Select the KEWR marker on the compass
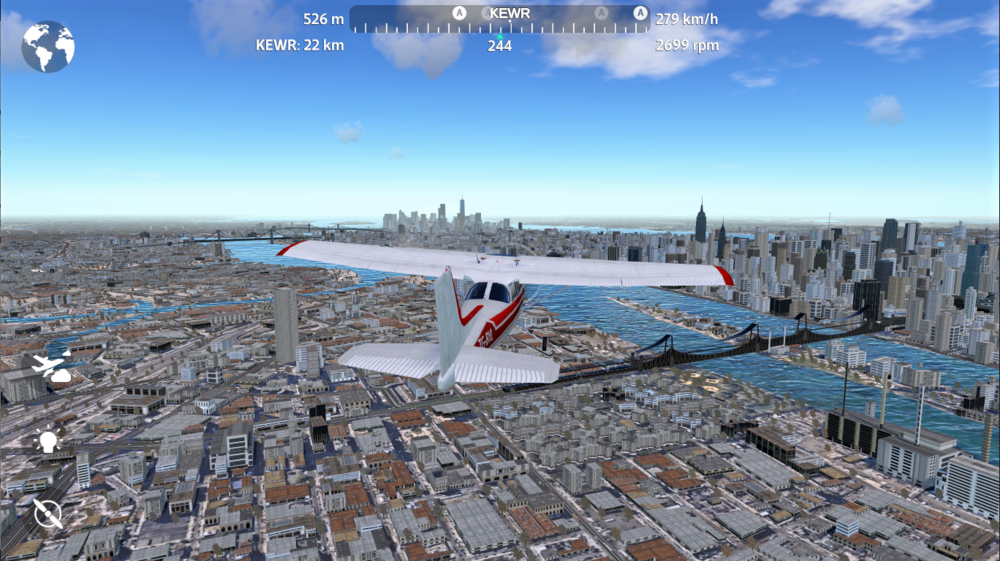Viewport: 1000px width, 561px height. pos(509,14)
